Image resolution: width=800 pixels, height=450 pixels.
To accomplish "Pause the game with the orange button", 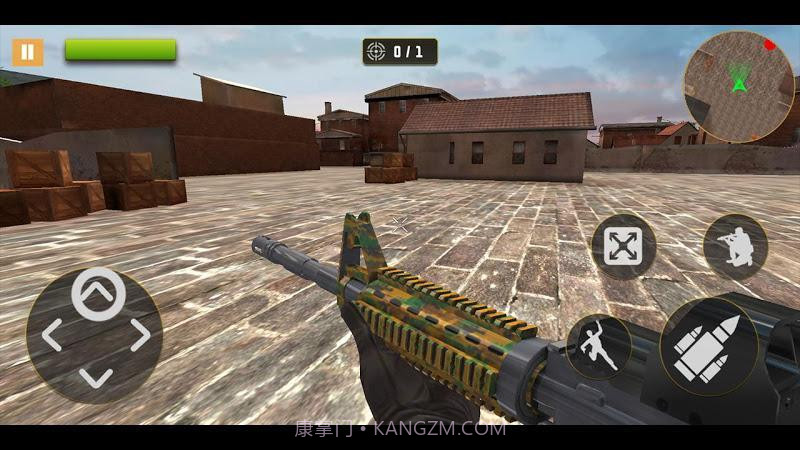I will click(28, 51).
